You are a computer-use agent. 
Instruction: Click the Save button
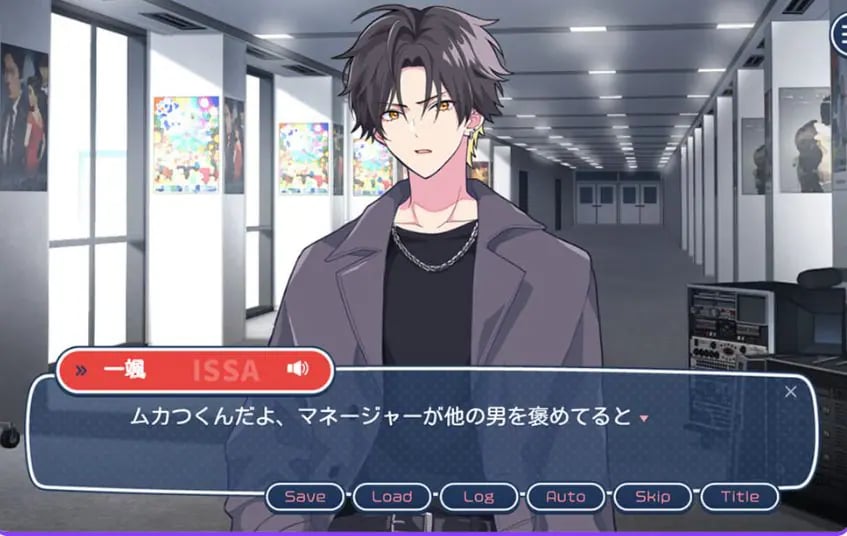(305, 496)
